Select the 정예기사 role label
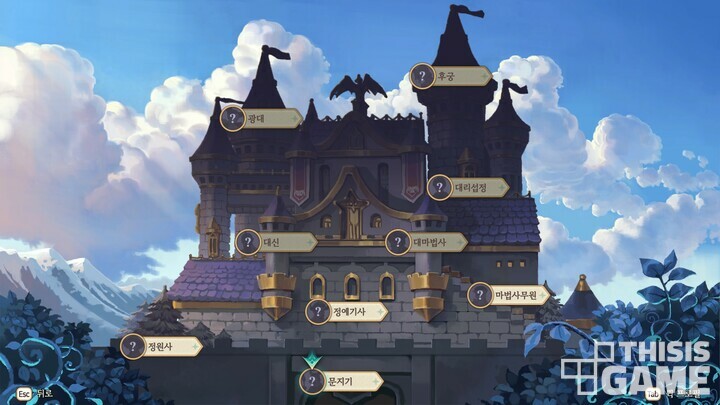Screen dimensions: 720x405 346,311
